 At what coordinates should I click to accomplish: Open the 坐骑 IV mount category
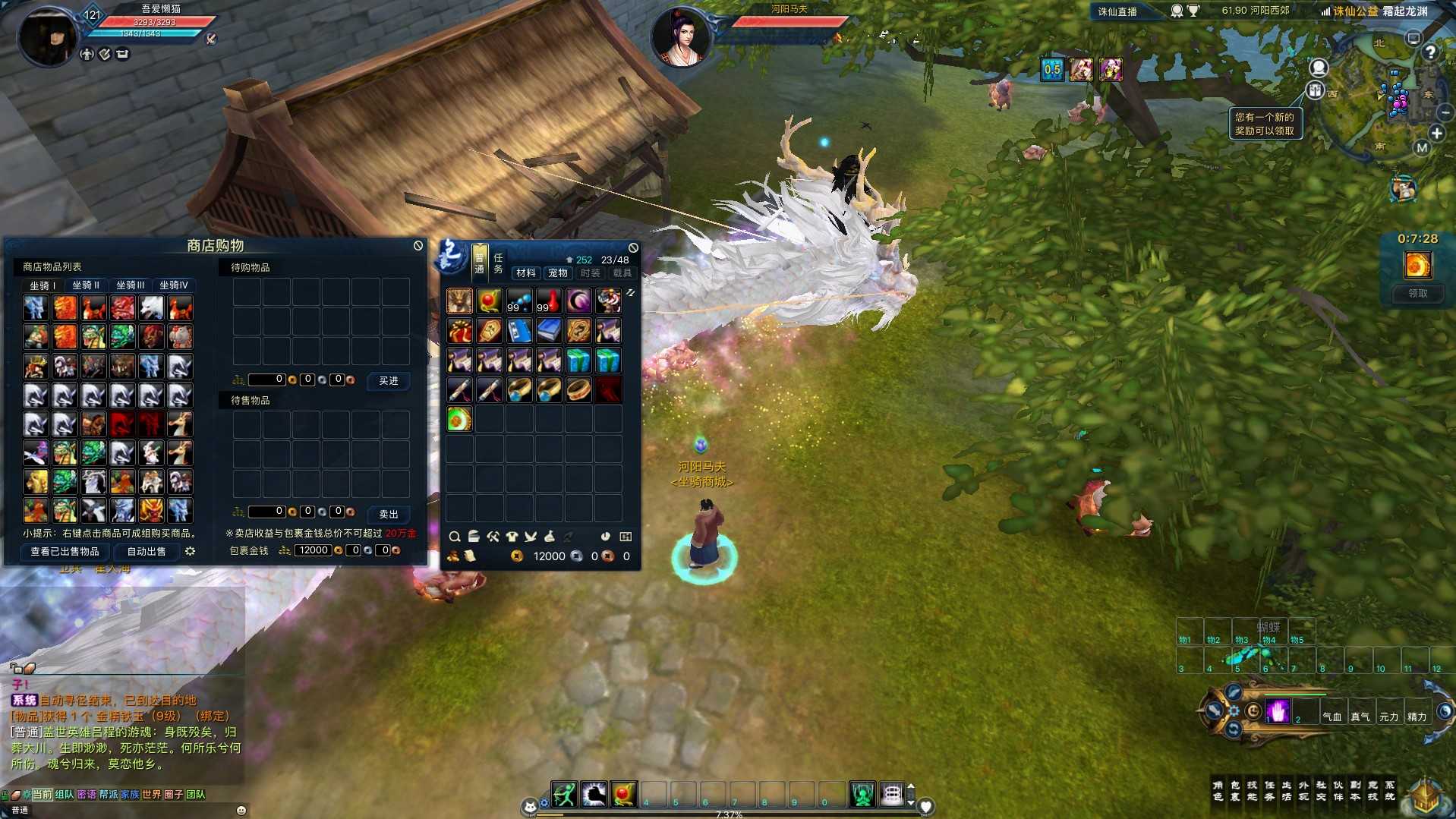pos(174,285)
